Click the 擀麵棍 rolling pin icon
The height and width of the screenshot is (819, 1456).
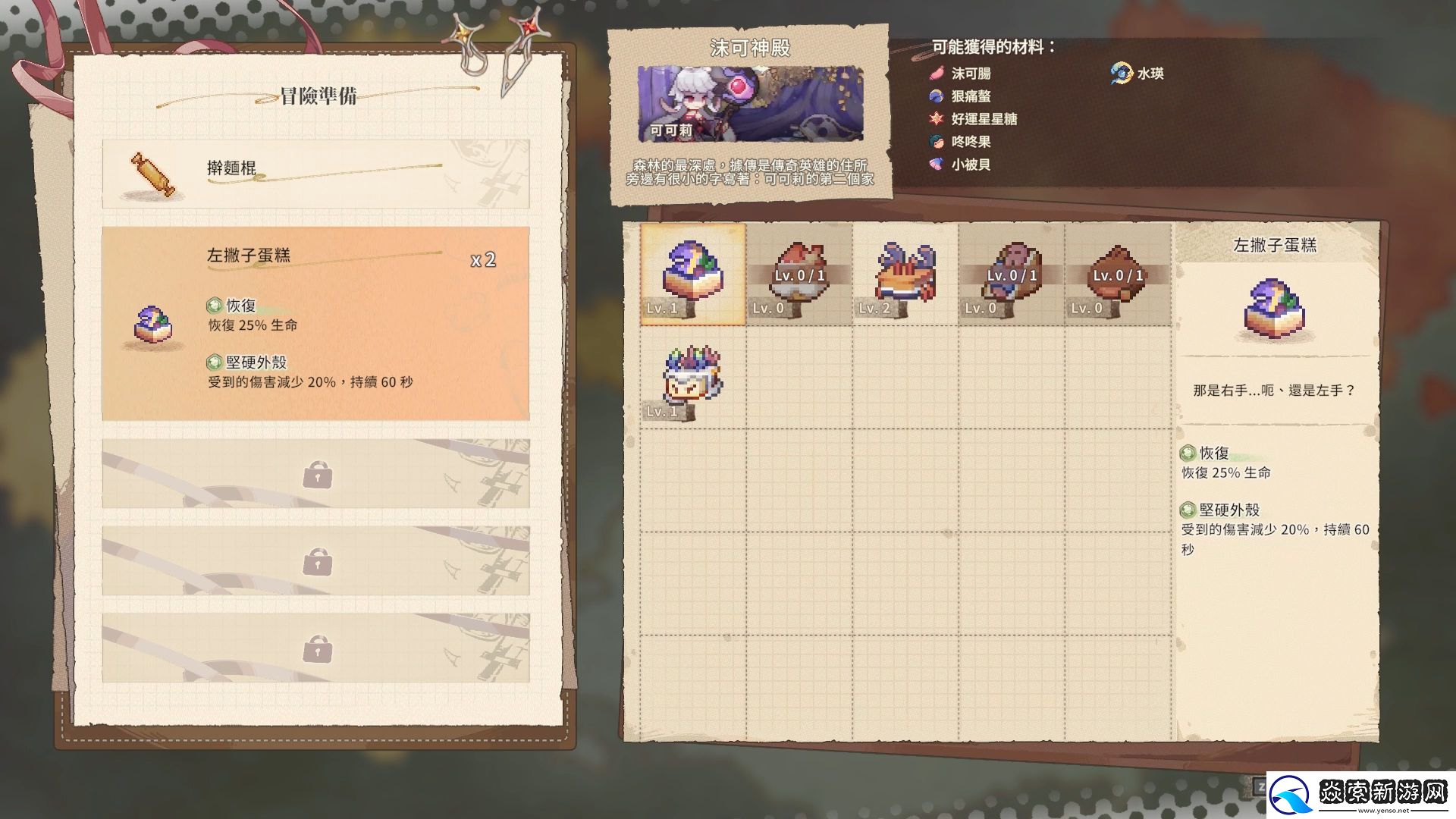[x=152, y=174]
